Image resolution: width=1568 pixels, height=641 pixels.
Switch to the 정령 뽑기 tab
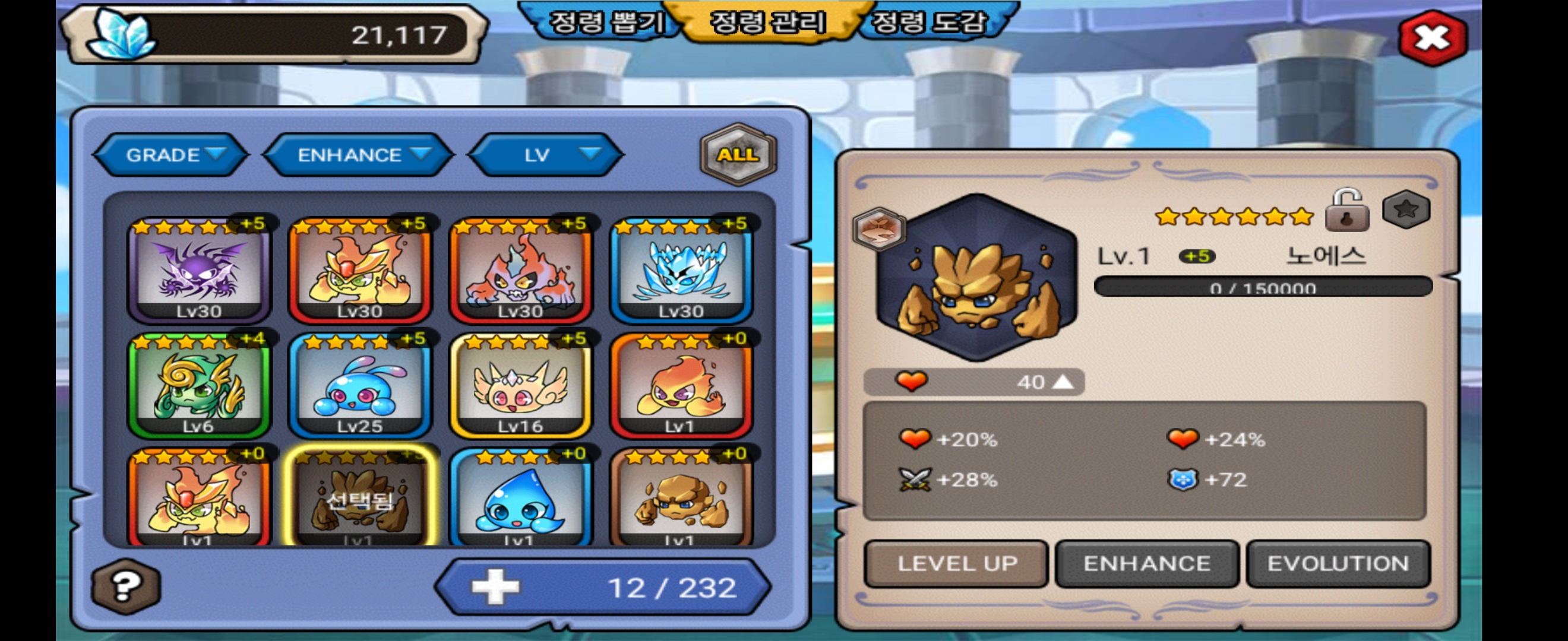coord(606,23)
